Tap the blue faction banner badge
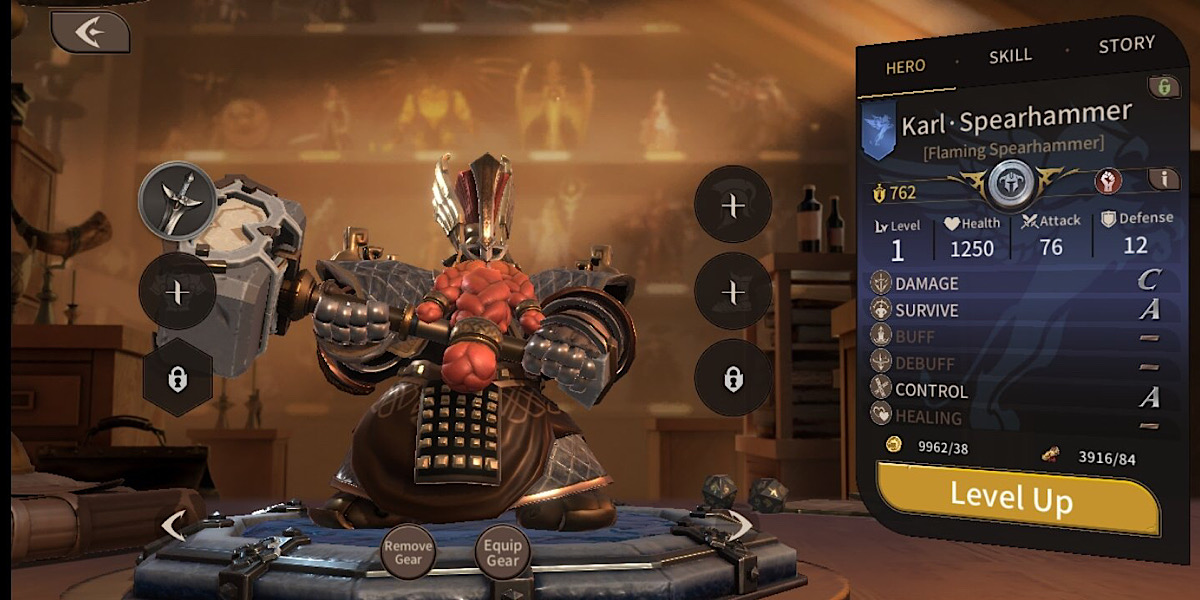The width and height of the screenshot is (1200, 600). 878,130
